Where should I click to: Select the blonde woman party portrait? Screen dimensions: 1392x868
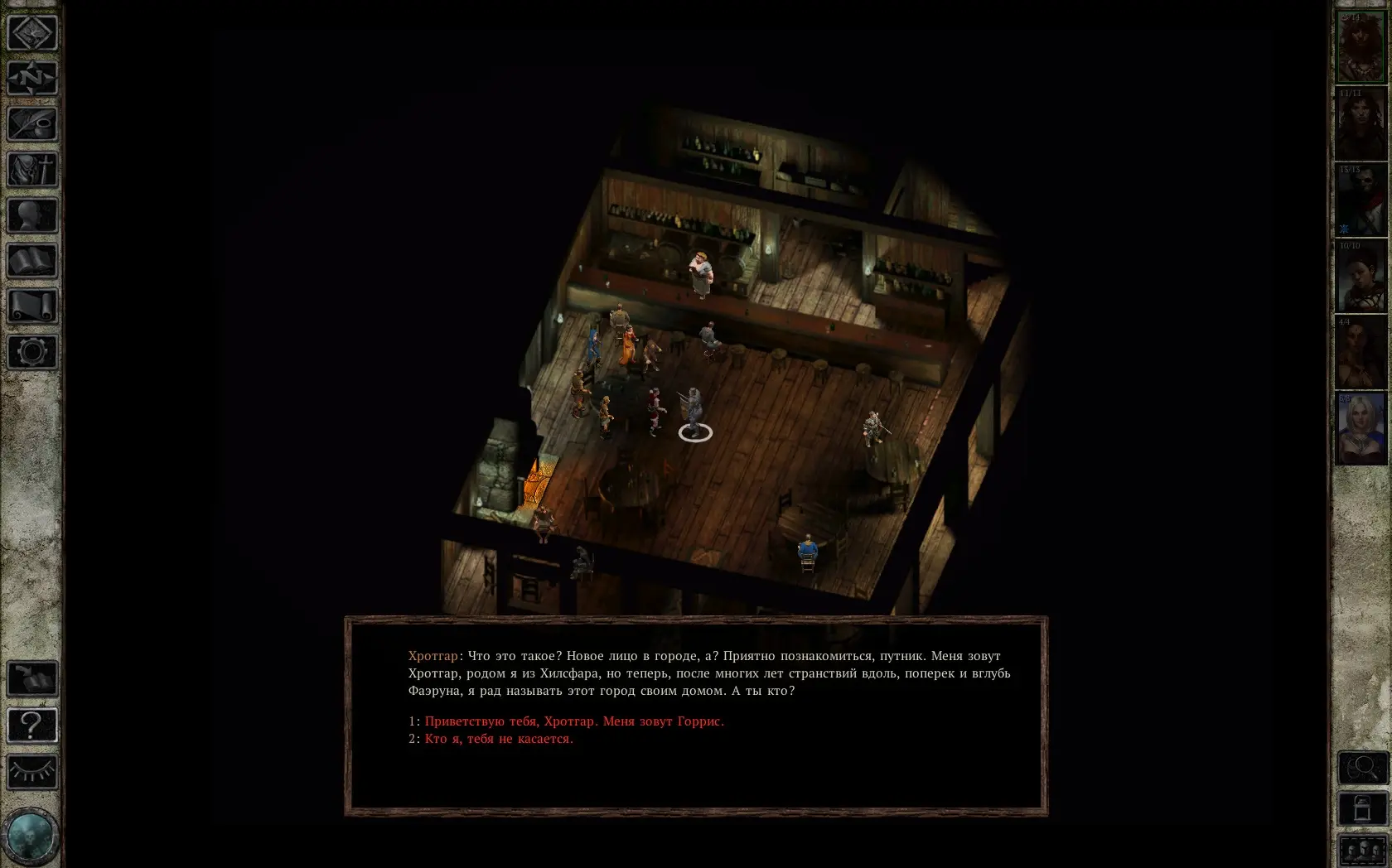[x=1361, y=429]
